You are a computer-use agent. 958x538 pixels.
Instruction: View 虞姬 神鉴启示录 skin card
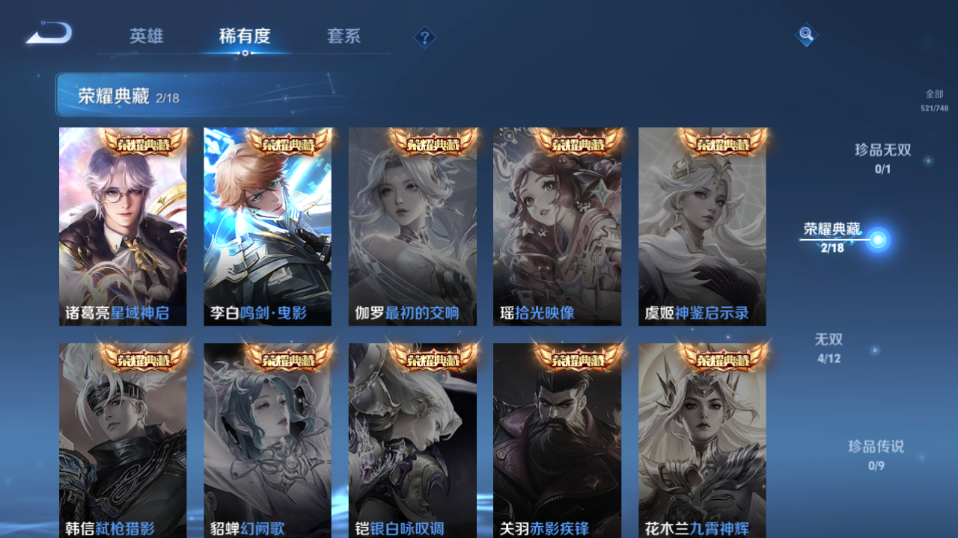pos(702,226)
